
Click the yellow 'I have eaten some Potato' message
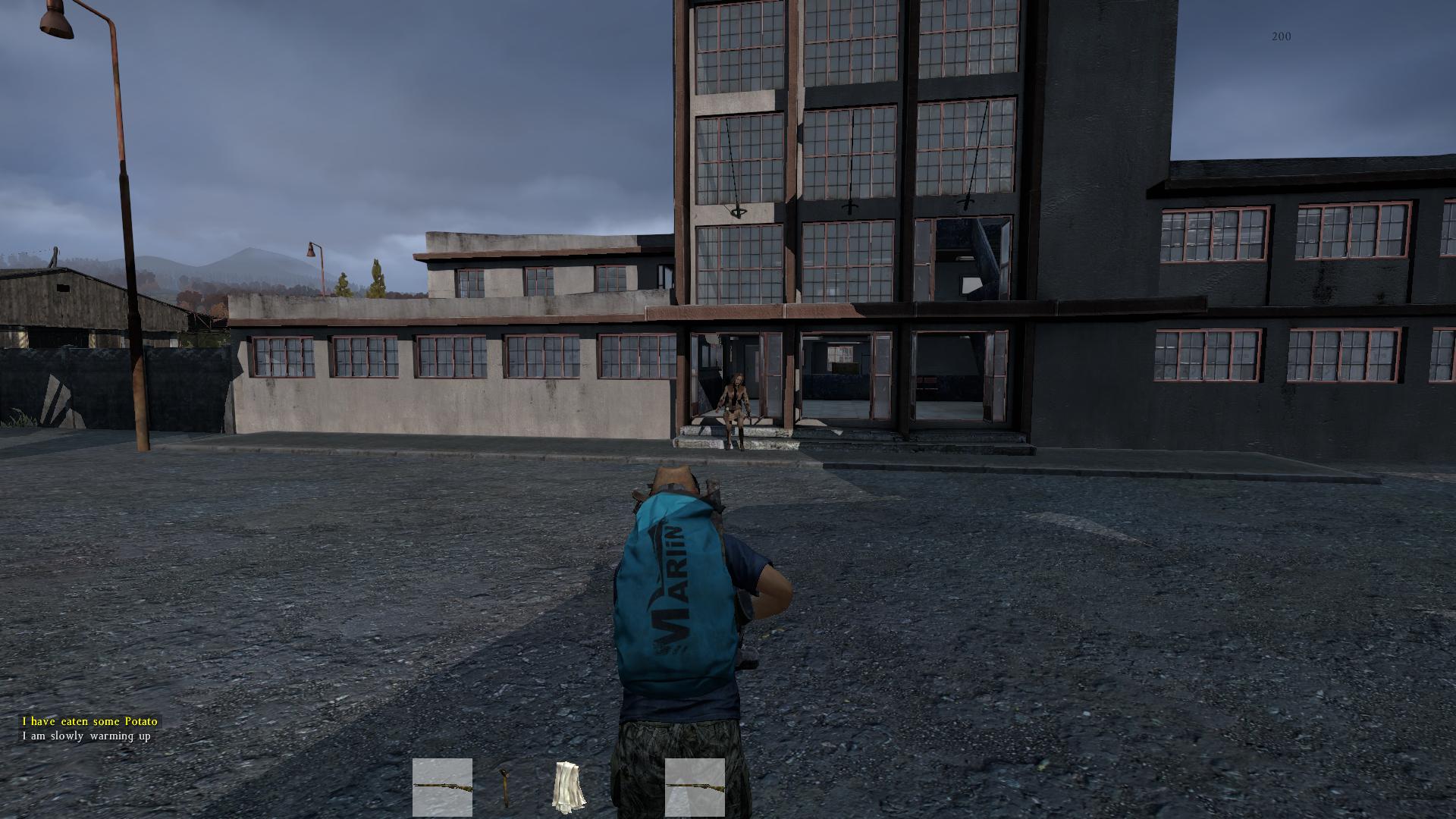click(x=91, y=722)
